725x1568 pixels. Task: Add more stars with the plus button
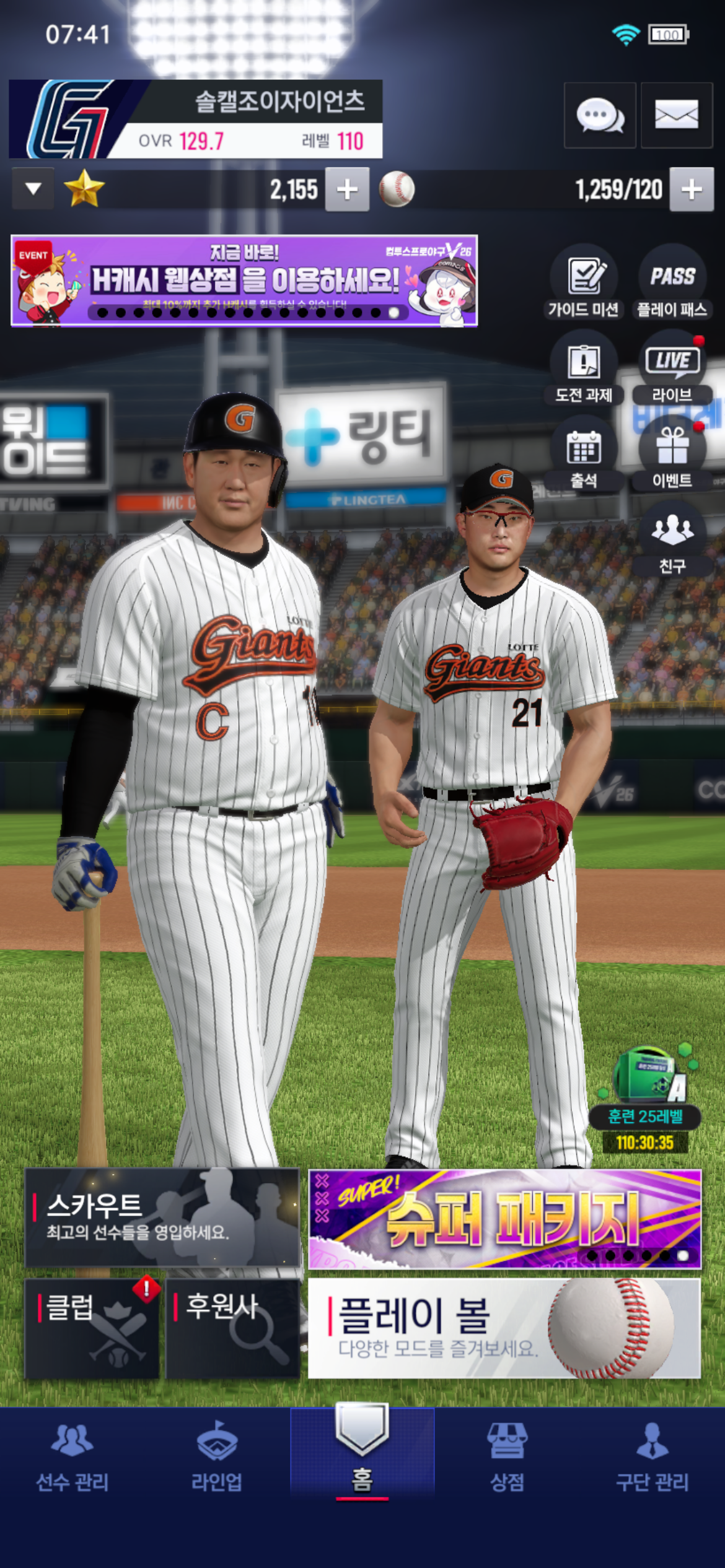click(x=347, y=189)
